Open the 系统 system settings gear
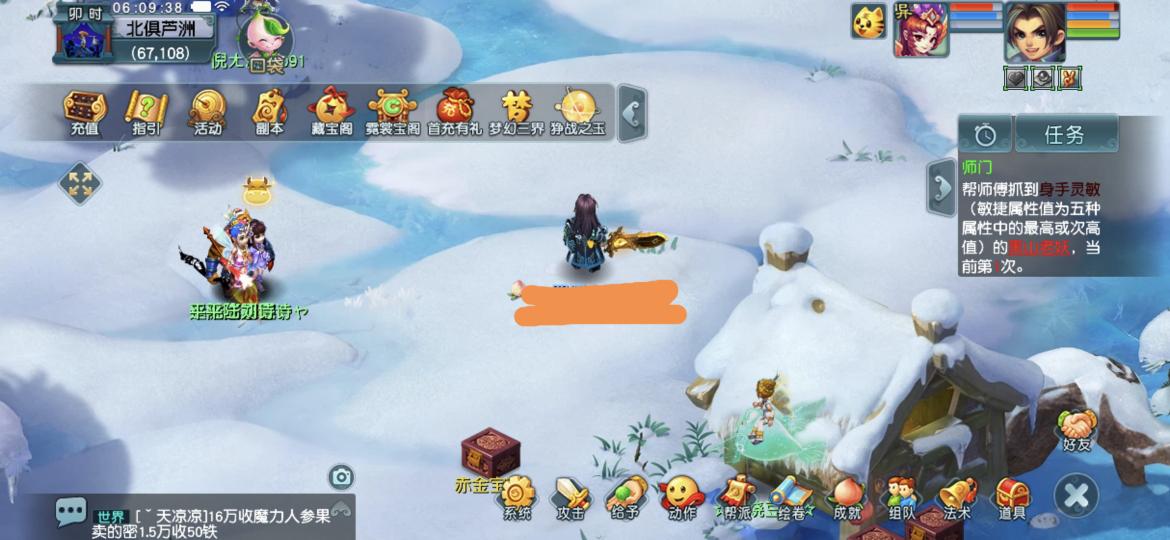Viewport: 1170px width, 540px height. pos(517,496)
